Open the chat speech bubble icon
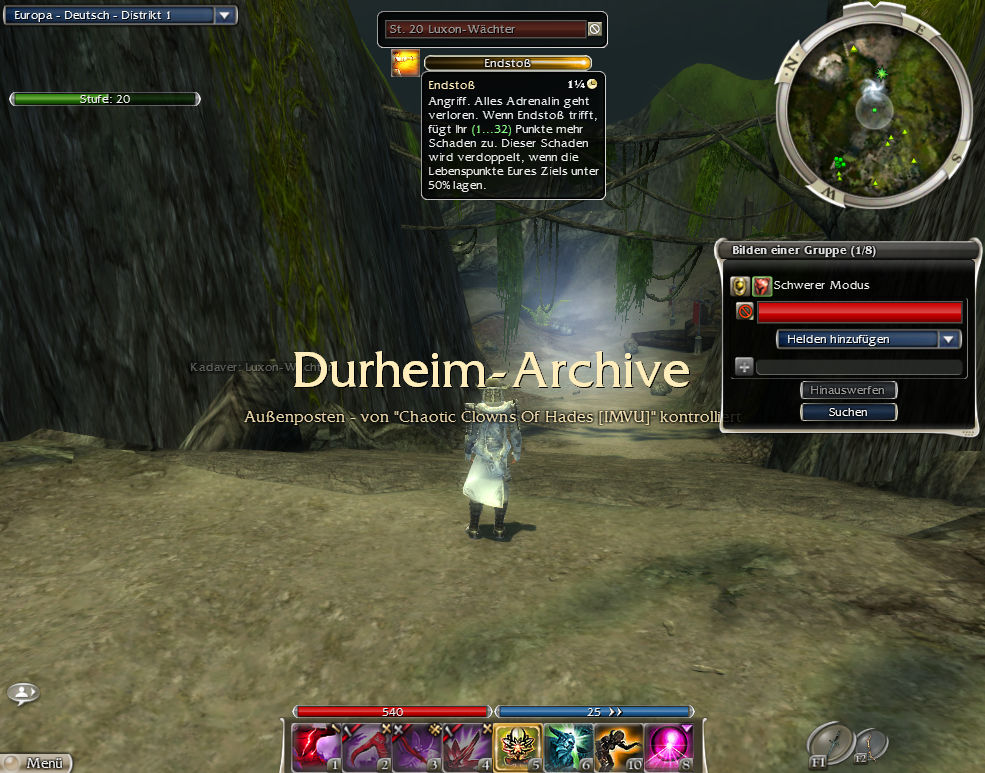 click(x=23, y=692)
